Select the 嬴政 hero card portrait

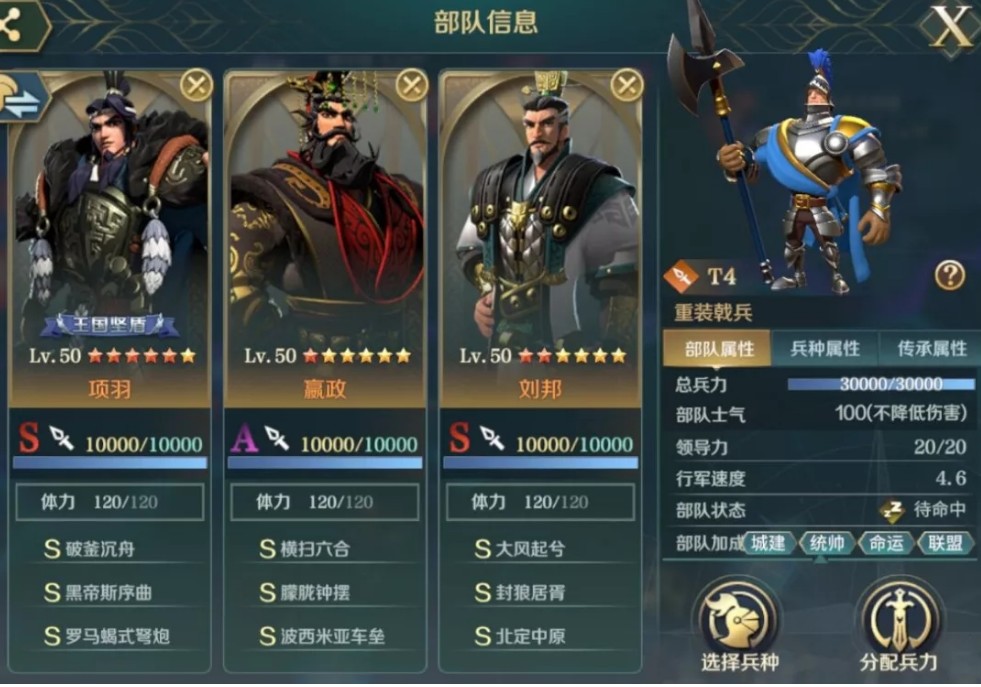coord(325,220)
